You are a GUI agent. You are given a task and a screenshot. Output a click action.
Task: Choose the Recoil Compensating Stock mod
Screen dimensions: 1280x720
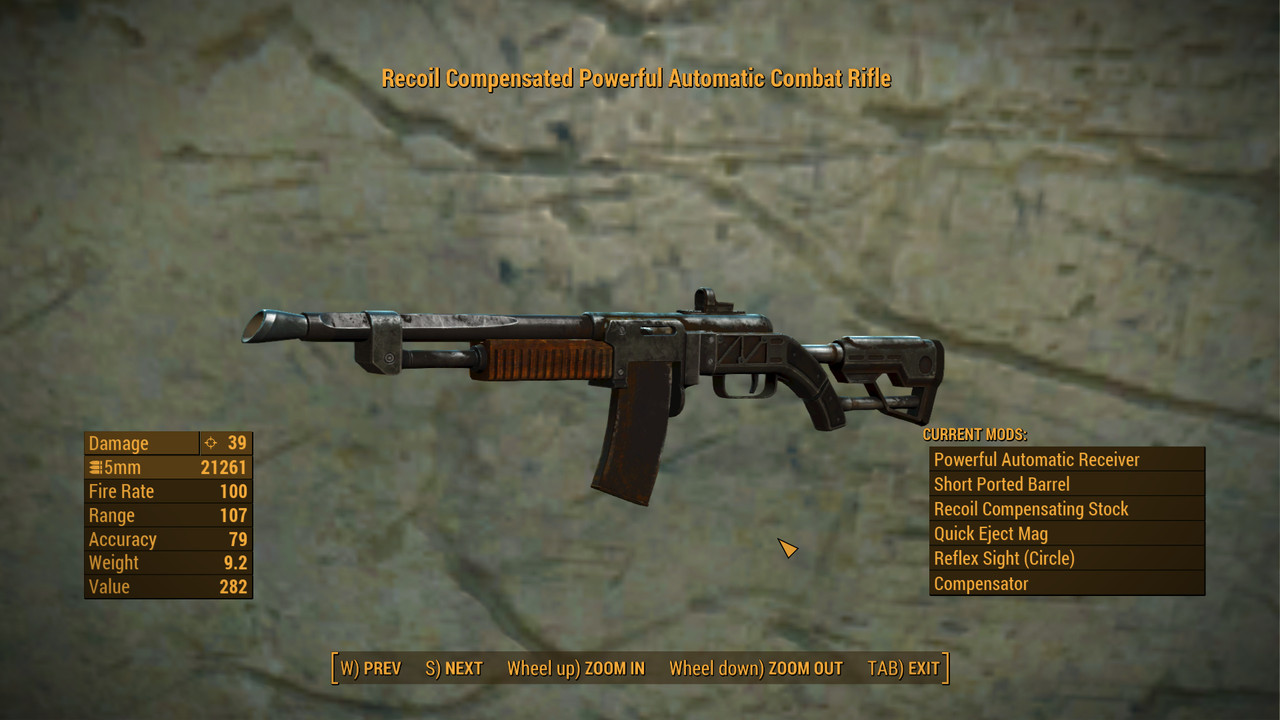point(1066,509)
